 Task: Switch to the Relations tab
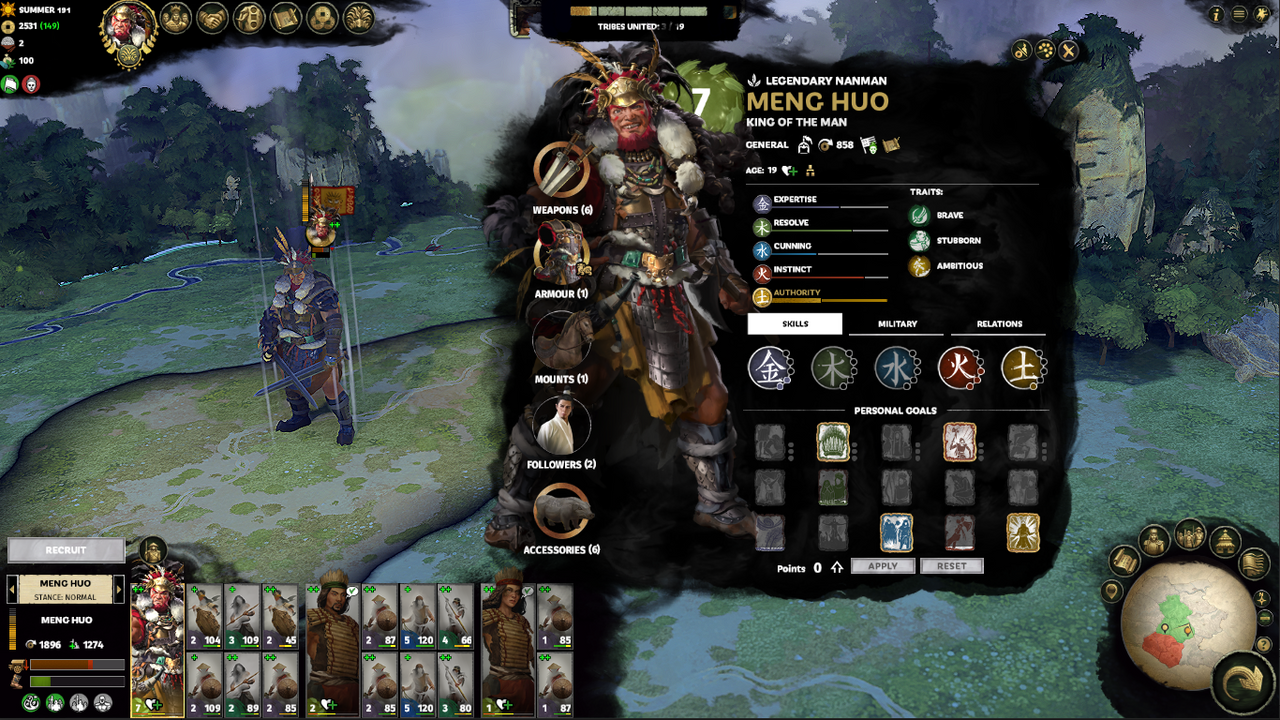coord(997,323)
